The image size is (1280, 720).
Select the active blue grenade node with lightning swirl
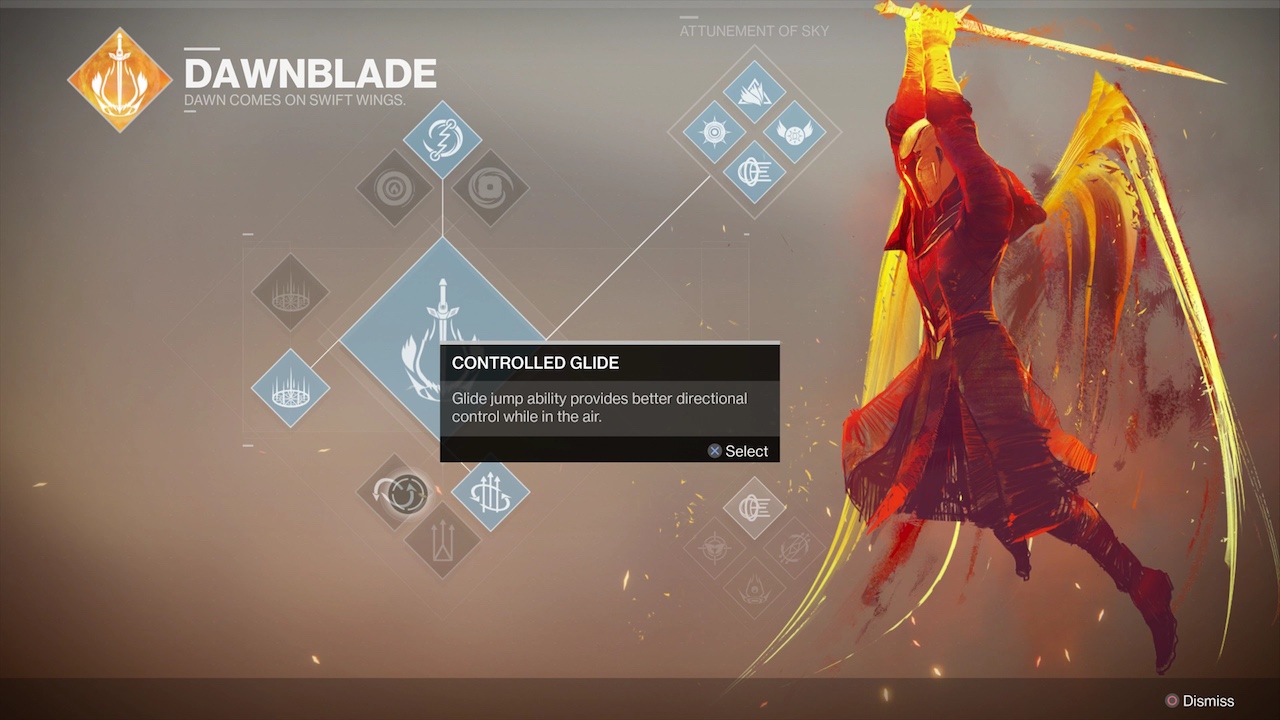coord(442,140)
